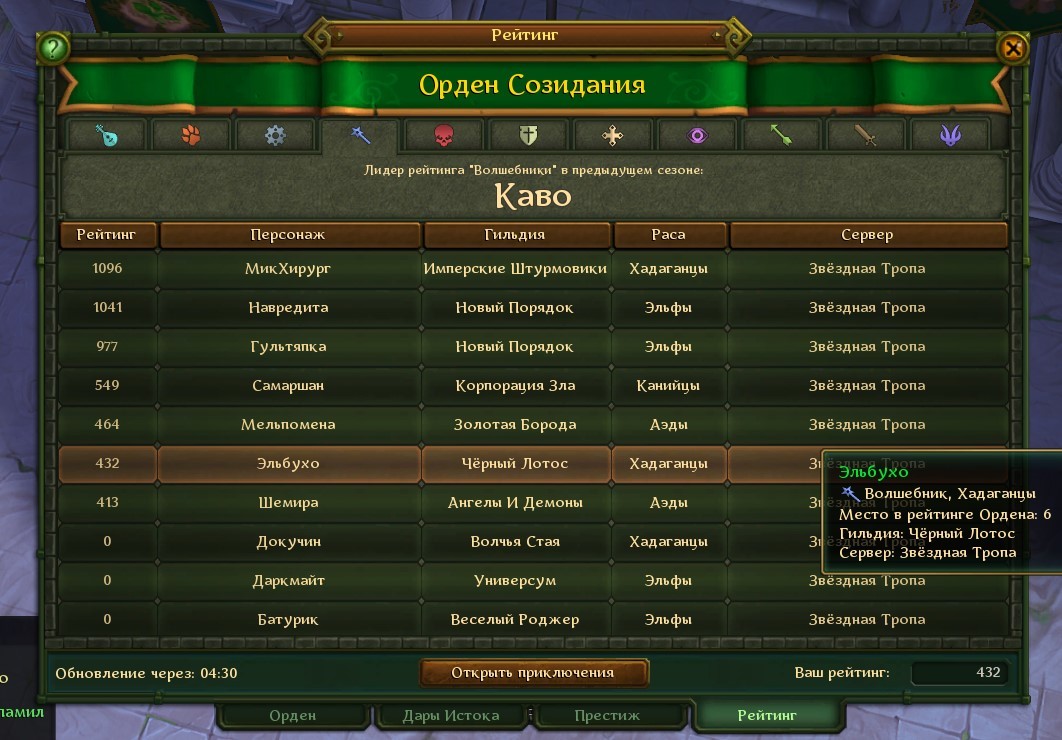The image size is (1062, 740).
Task: Close the rating window
Action: [x=1012, y=47]
